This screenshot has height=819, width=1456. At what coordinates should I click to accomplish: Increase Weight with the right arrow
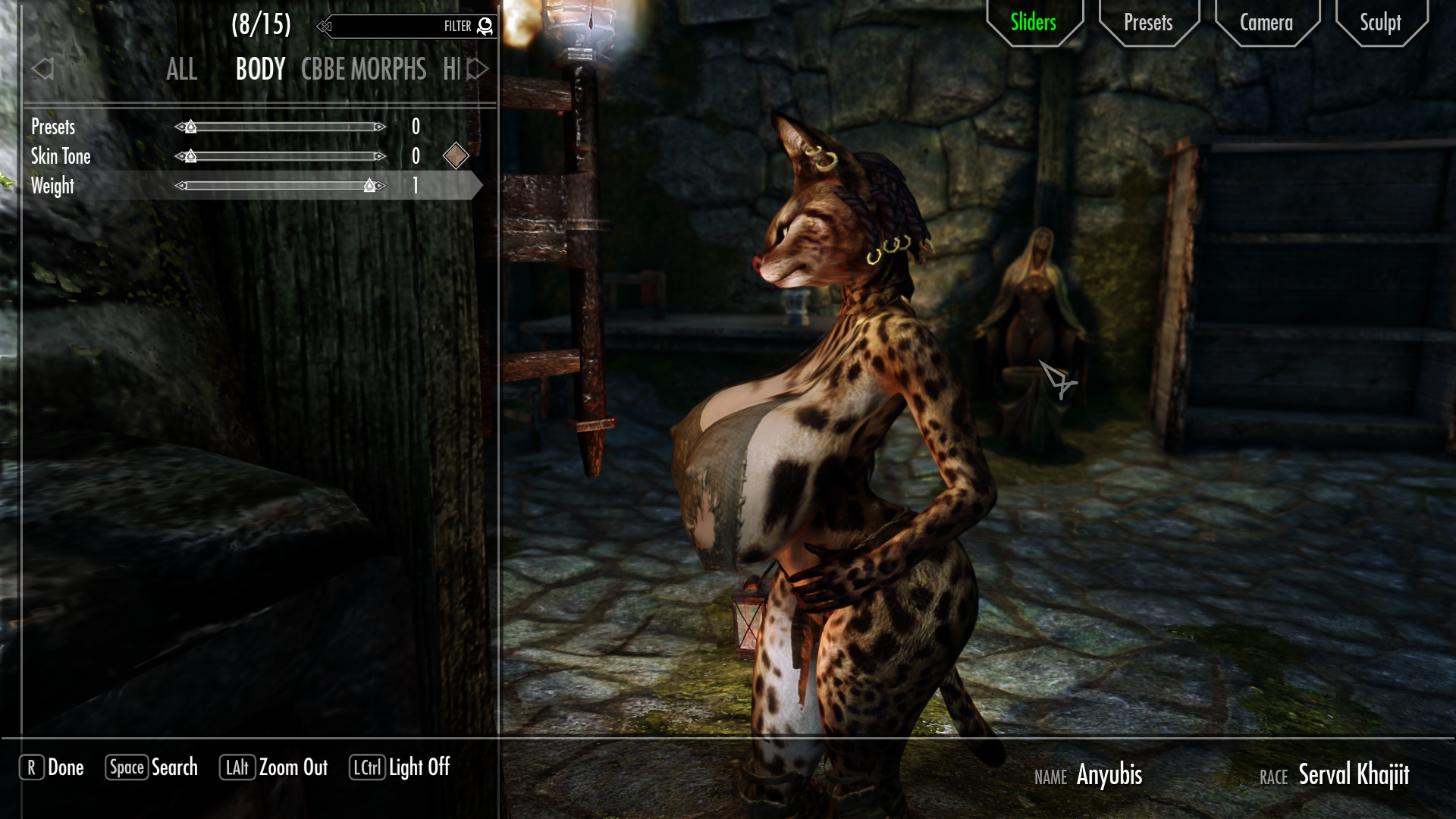(381, 186)
